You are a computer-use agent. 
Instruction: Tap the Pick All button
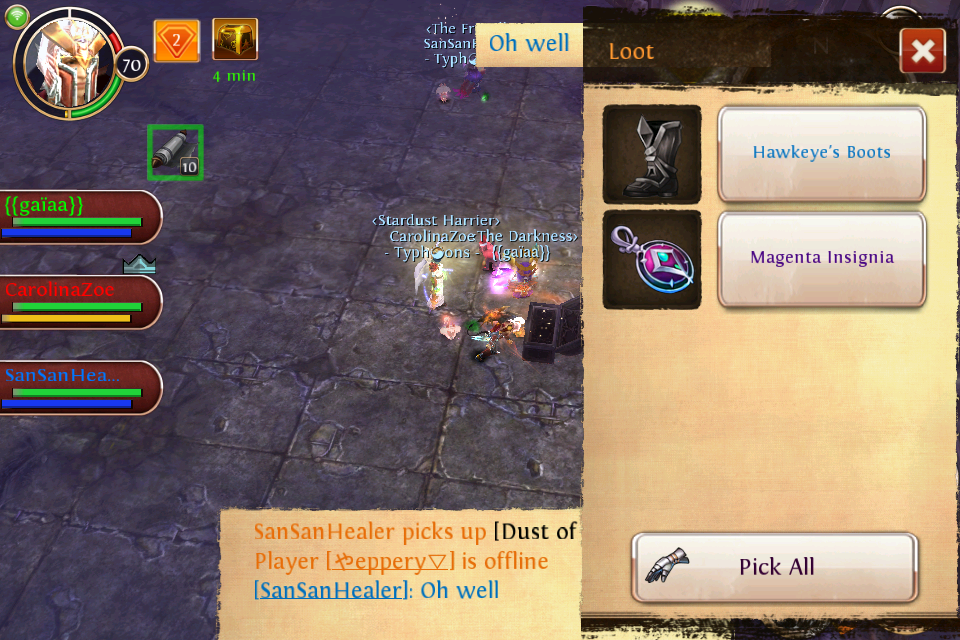[x=775, y=567]
